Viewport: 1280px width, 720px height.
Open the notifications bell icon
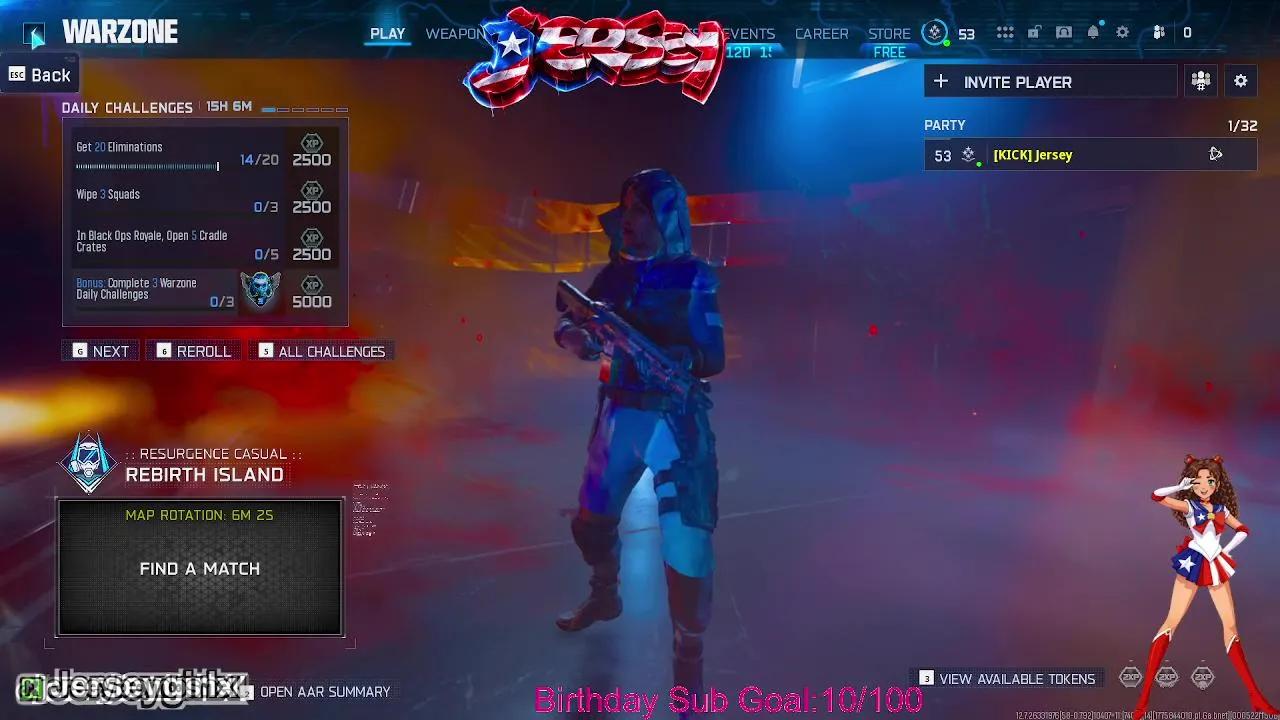pos(1093,32)
